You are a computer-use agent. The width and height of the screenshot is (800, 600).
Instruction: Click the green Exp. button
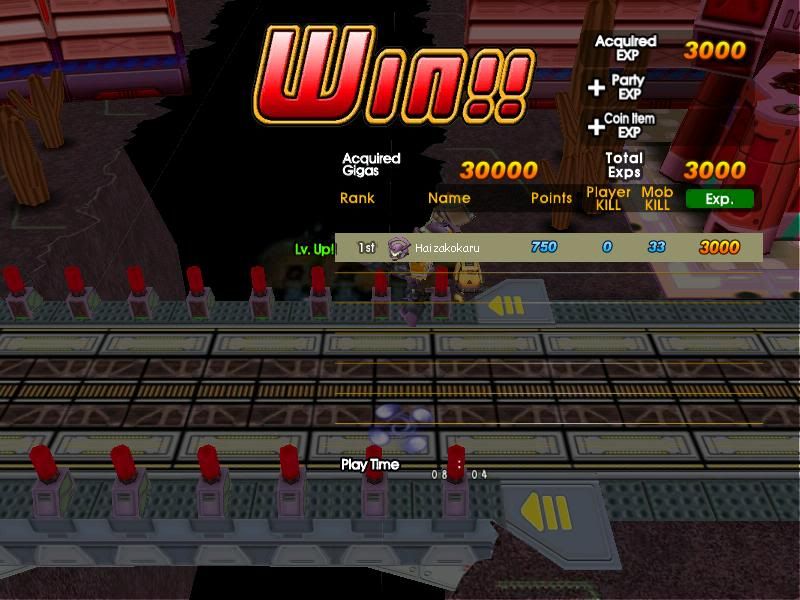point(719,198)
